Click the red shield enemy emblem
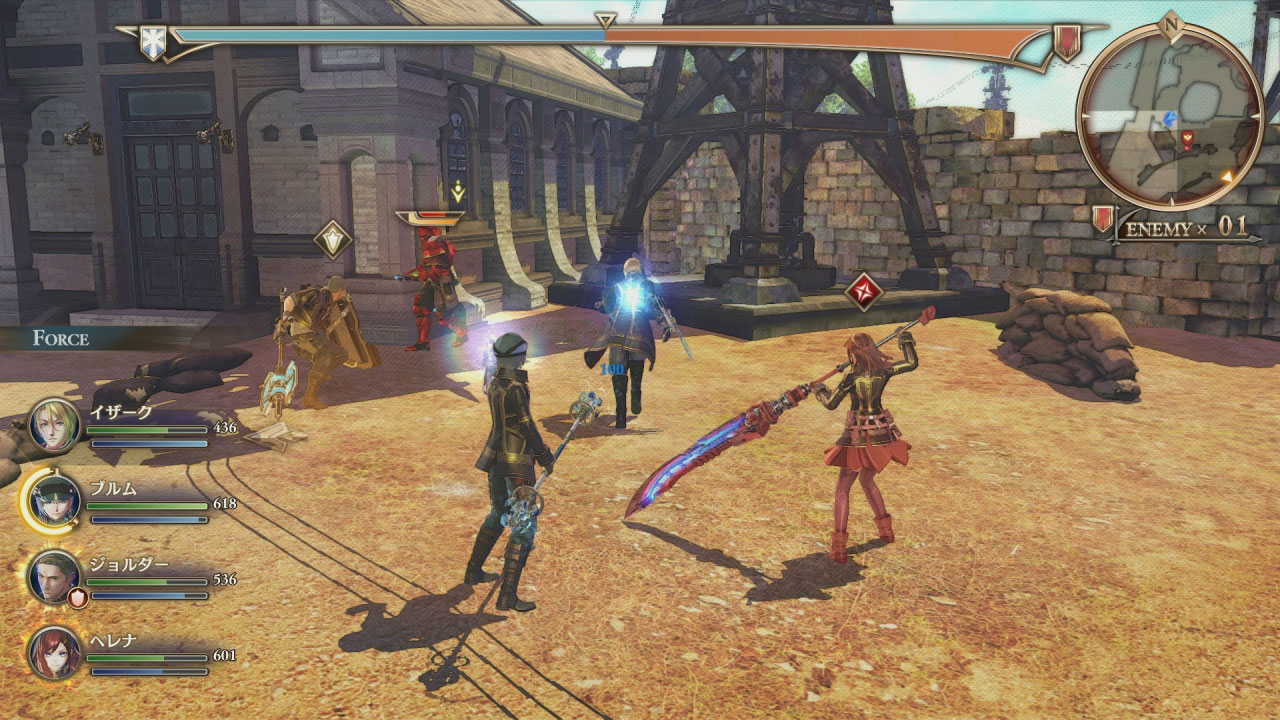1280x720 pixels. tap(1067, 42)
